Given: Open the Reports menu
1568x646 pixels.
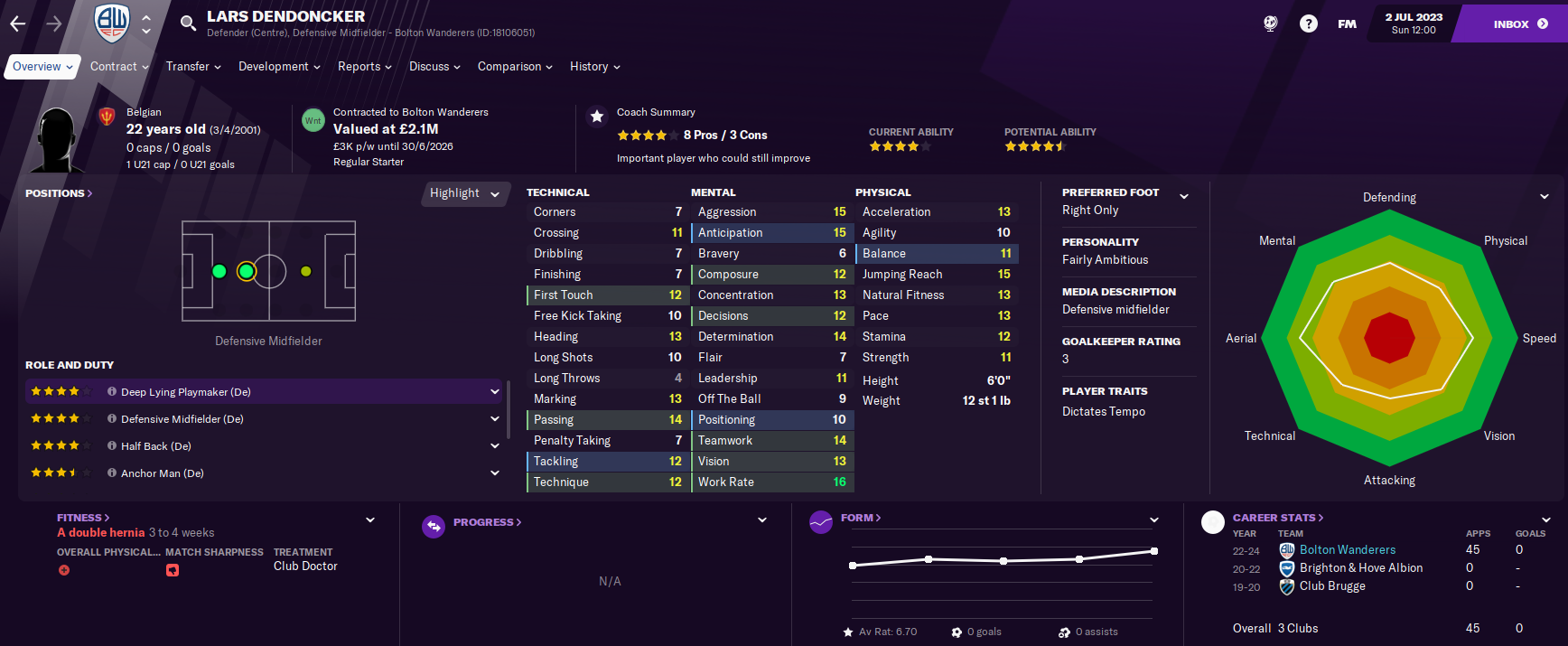Looking at the screenshot, I should 364,67.
